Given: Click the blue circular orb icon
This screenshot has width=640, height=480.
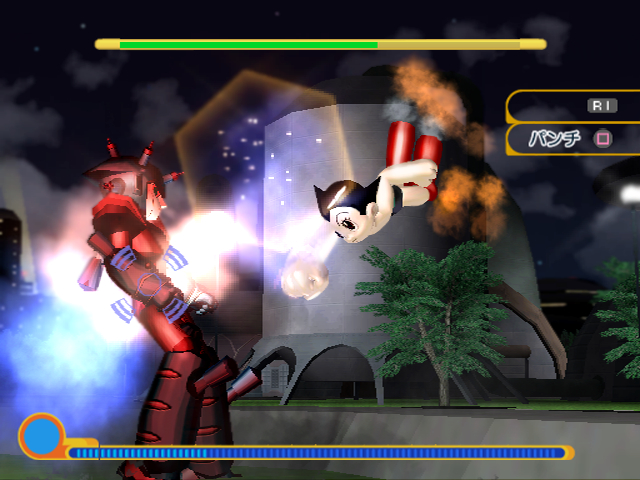Looking at the screenshot, I should 42,436.
